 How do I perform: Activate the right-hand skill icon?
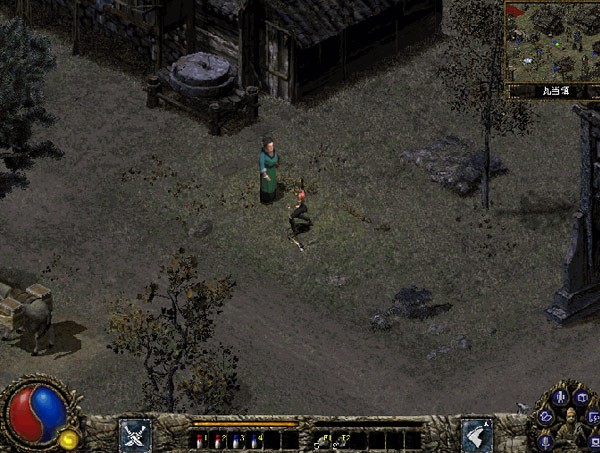pos(476,434)
